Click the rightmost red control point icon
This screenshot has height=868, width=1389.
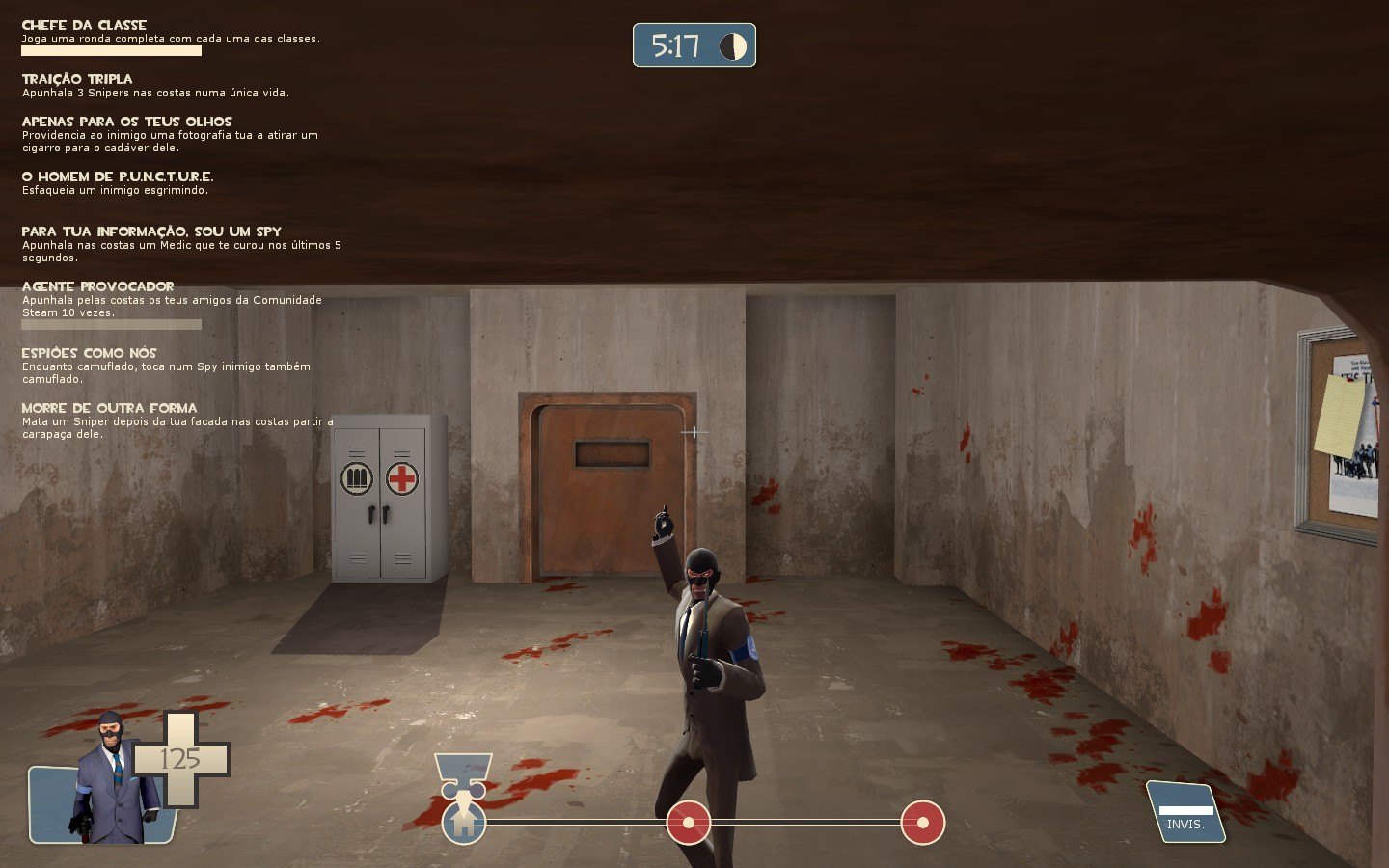coord(923,823)
